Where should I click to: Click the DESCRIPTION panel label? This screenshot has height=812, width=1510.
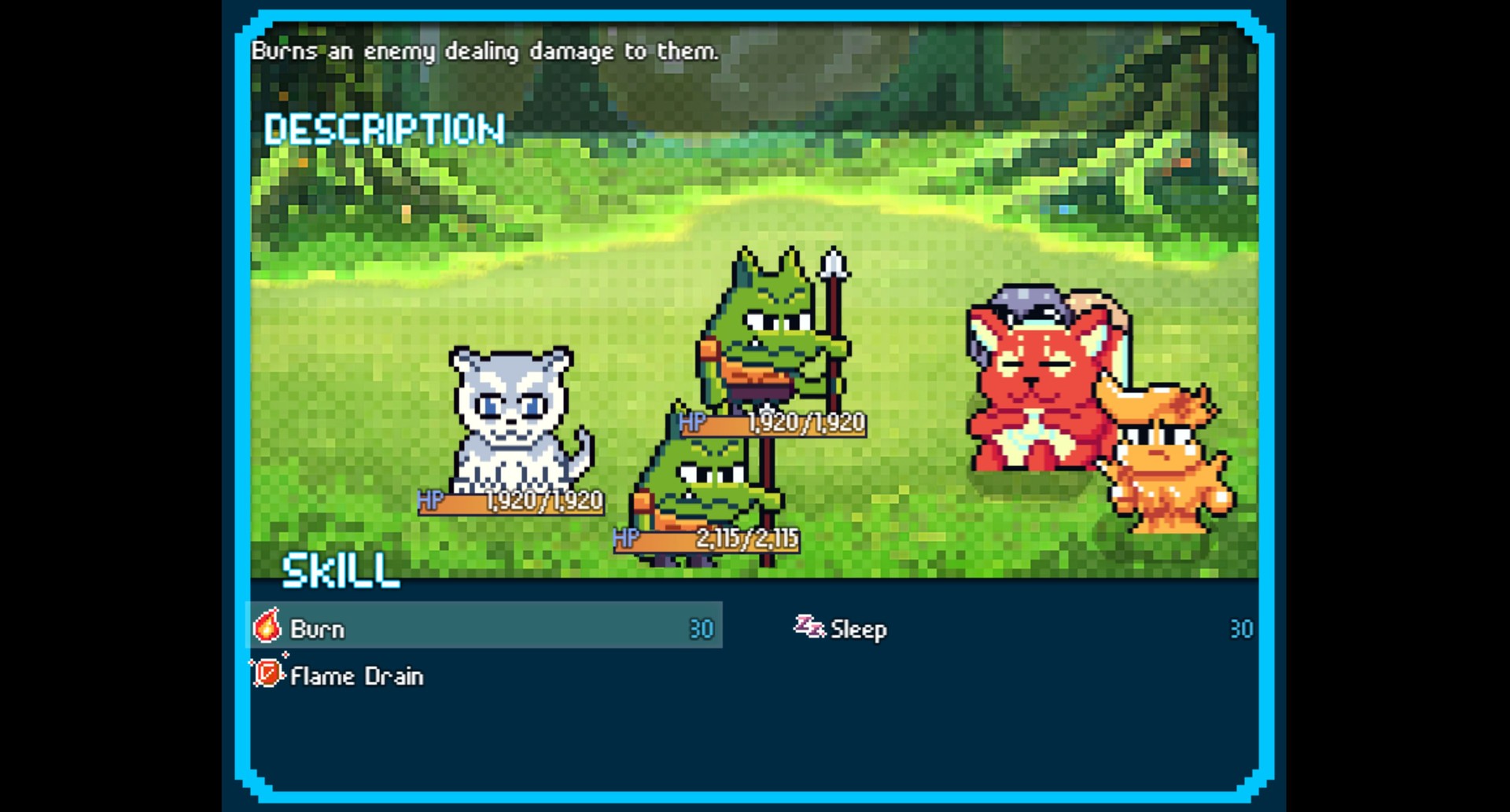click(x=384, y=128)
